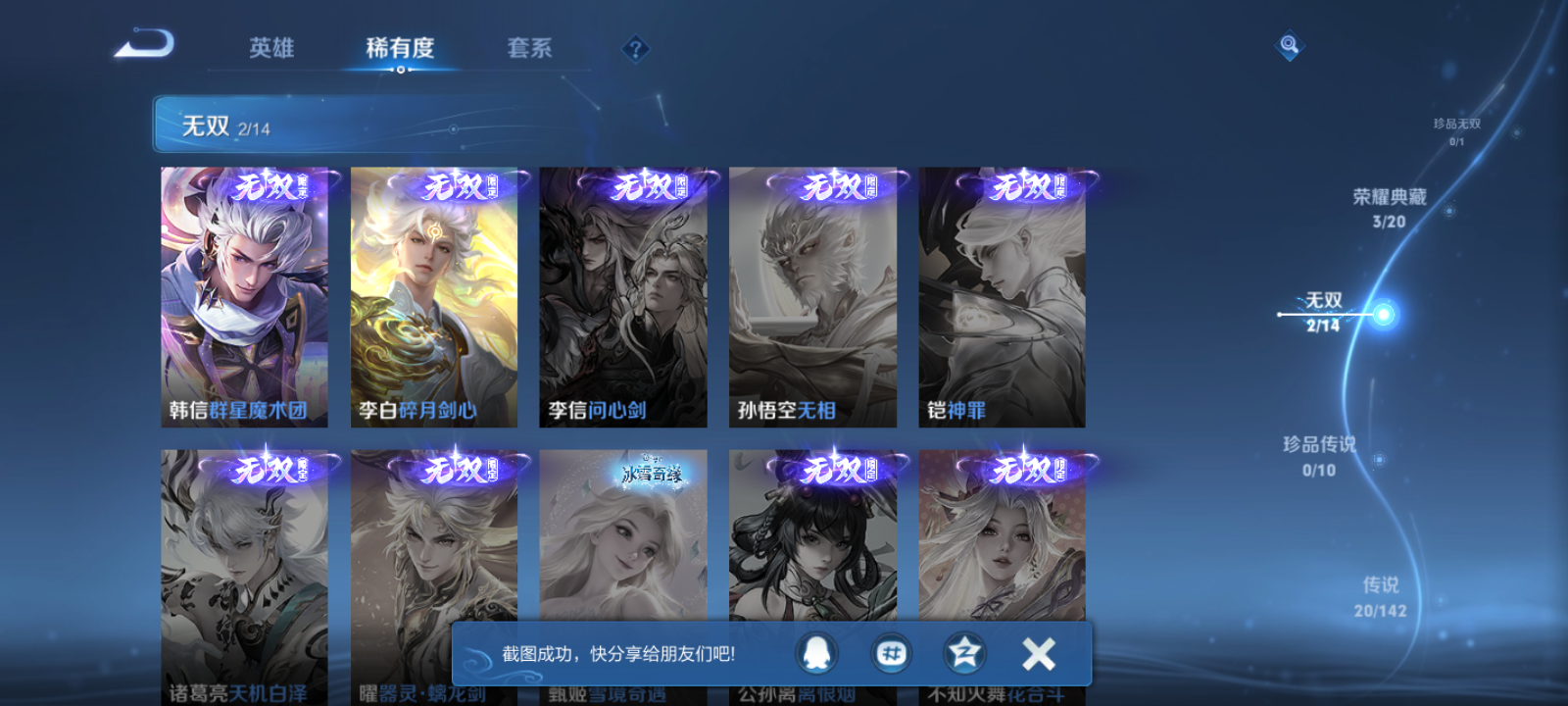Open the back arrow icon top left

click(x=143, y=45)
